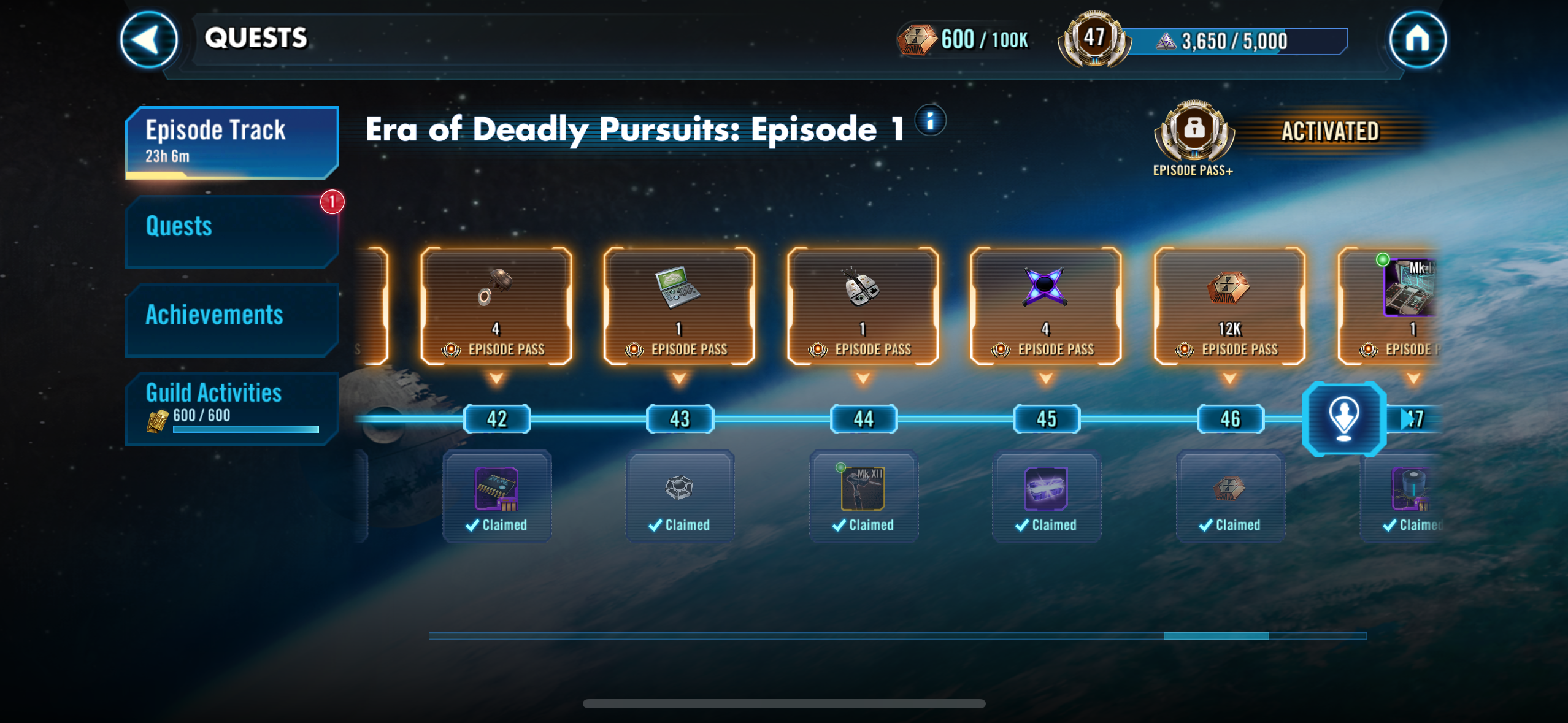
Task: Select level 45 purple crystal pass reward
Action: (x=1045, y=305)
